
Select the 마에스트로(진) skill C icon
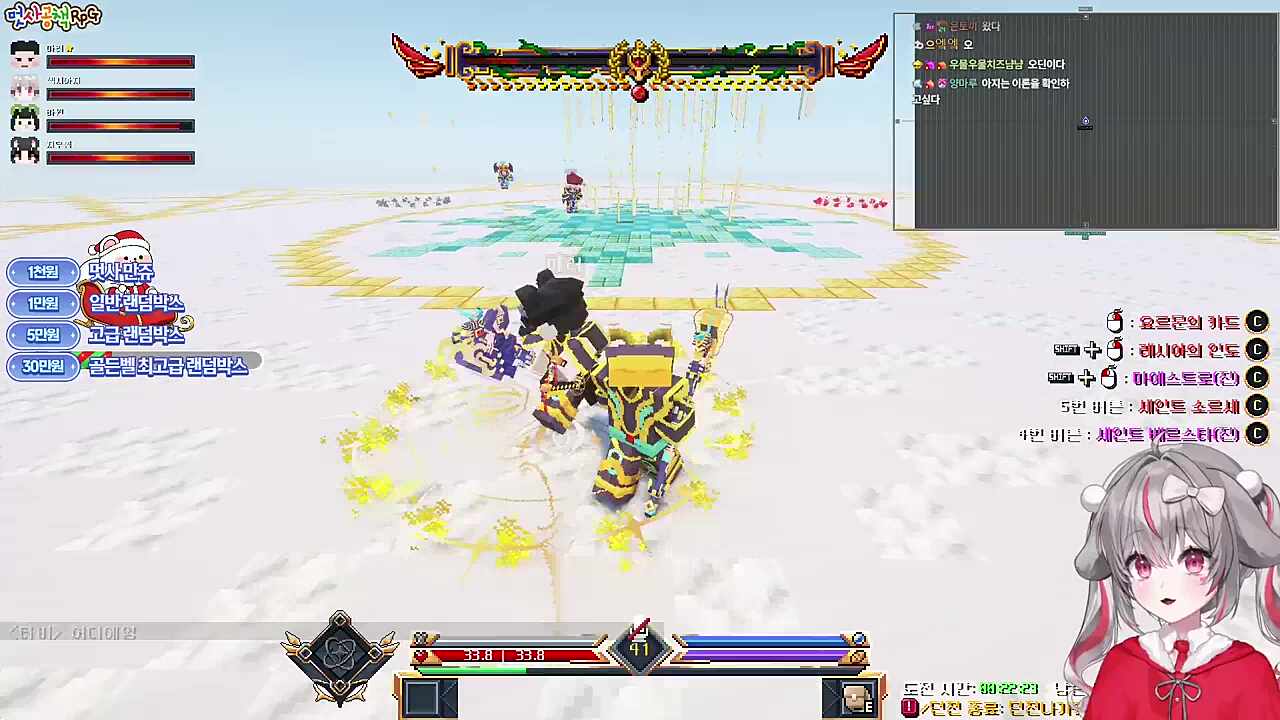click(x=1257, y=377)
